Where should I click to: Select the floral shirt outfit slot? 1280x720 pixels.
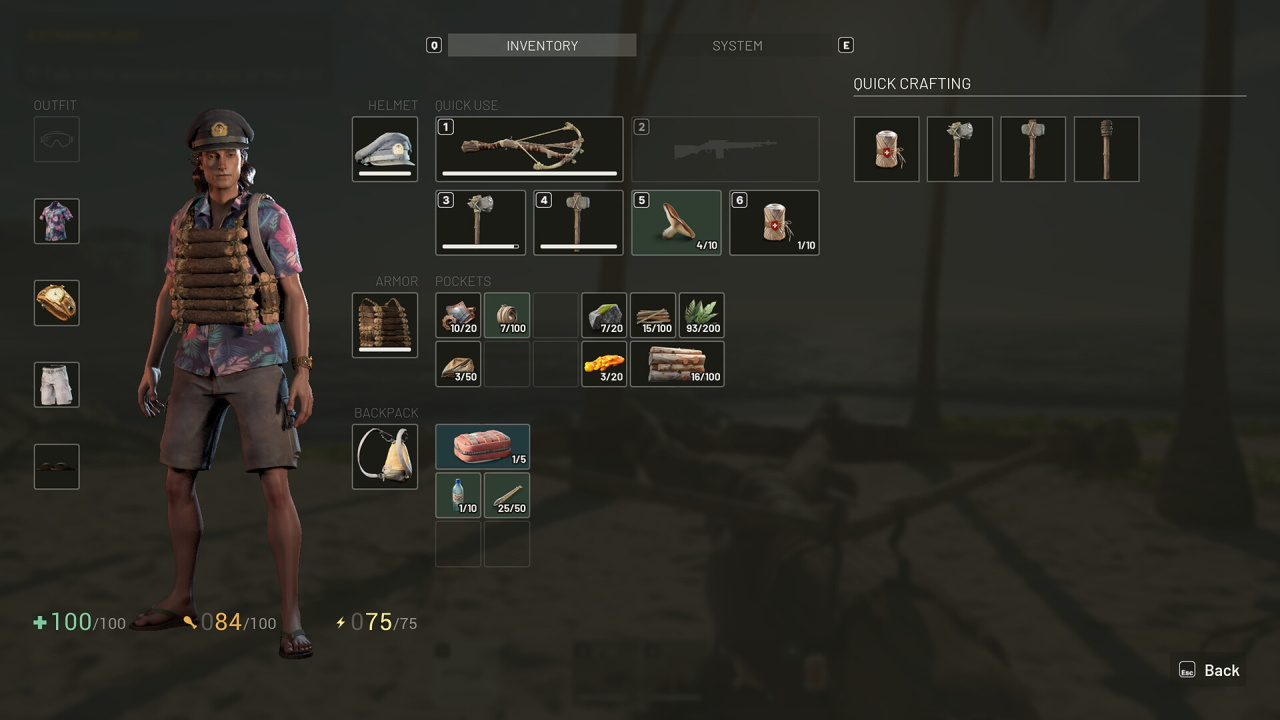coord(57,221)
